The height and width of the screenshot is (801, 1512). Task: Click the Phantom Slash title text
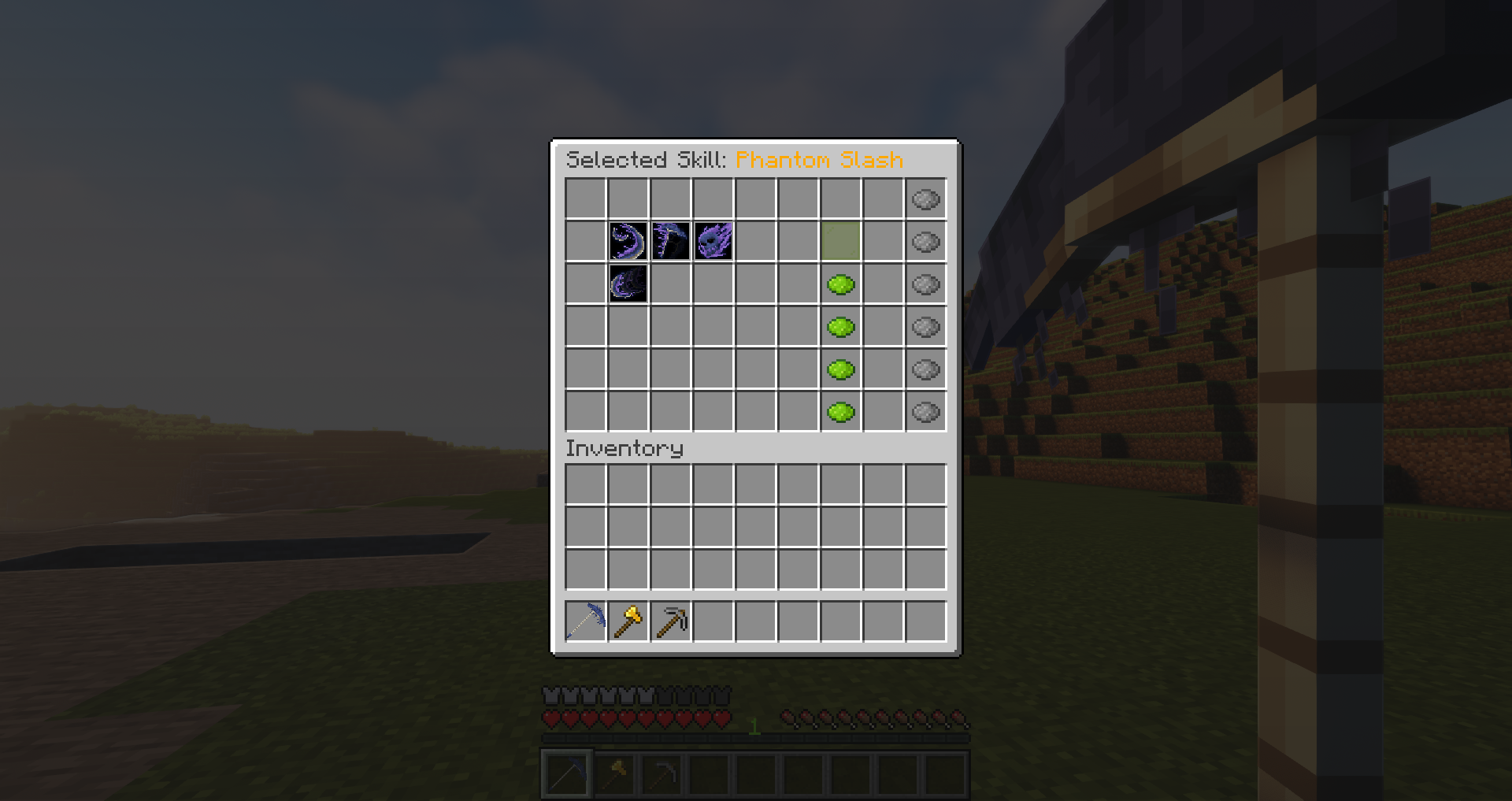coord(819,159)
